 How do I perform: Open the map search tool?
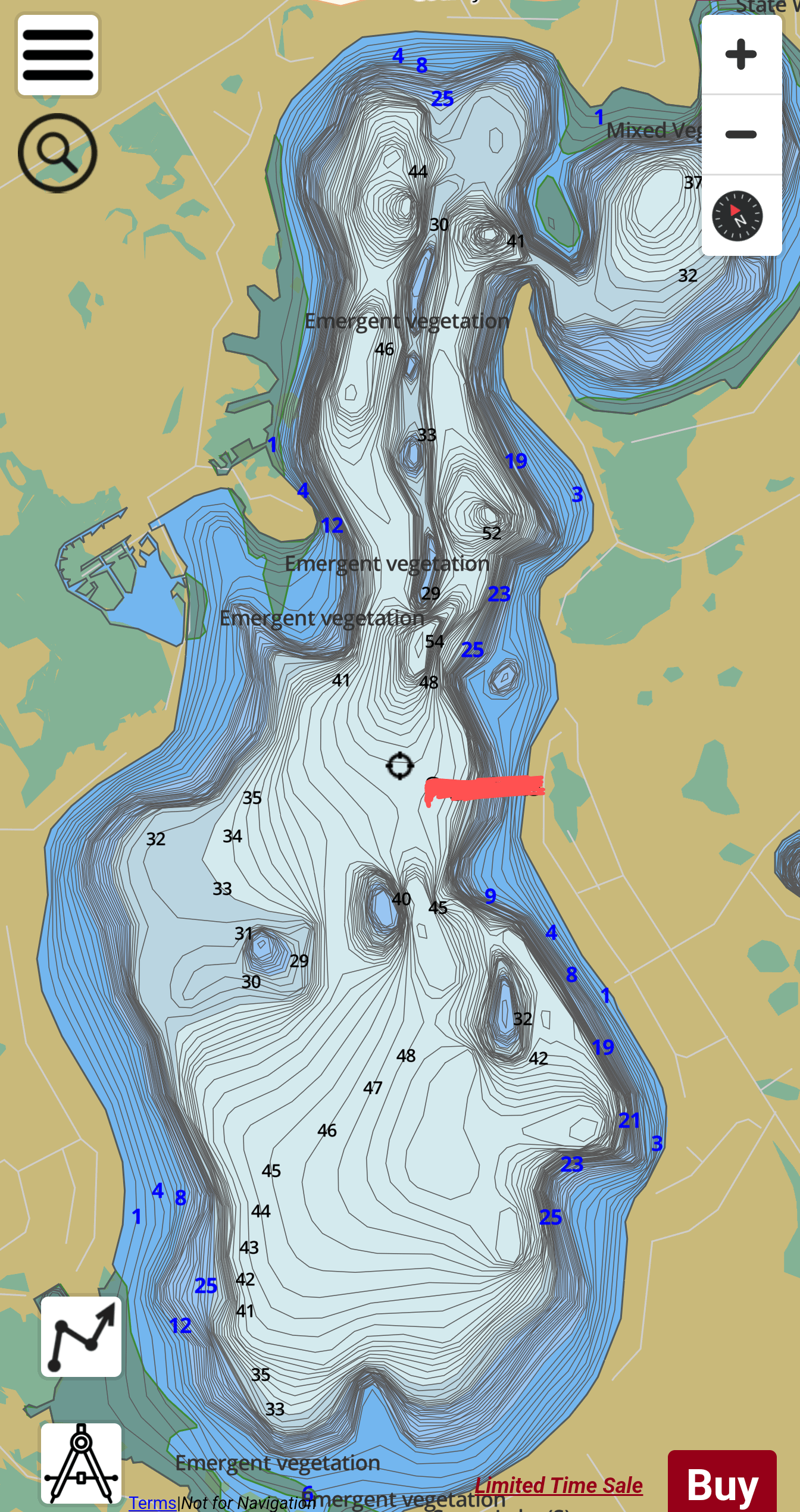coord(57,153)
